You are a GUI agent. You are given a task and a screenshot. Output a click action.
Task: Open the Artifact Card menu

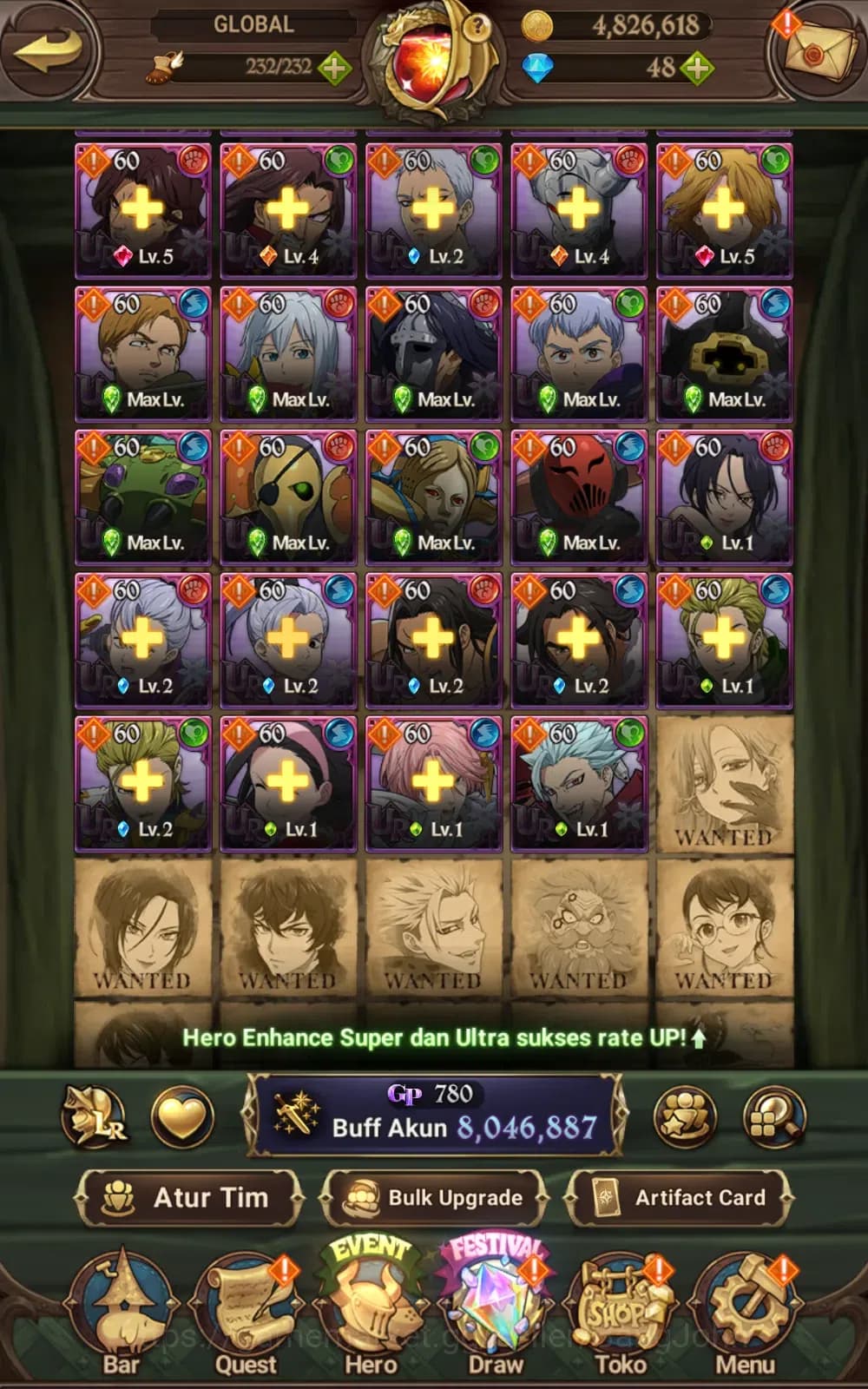(x=679, y=1198)
